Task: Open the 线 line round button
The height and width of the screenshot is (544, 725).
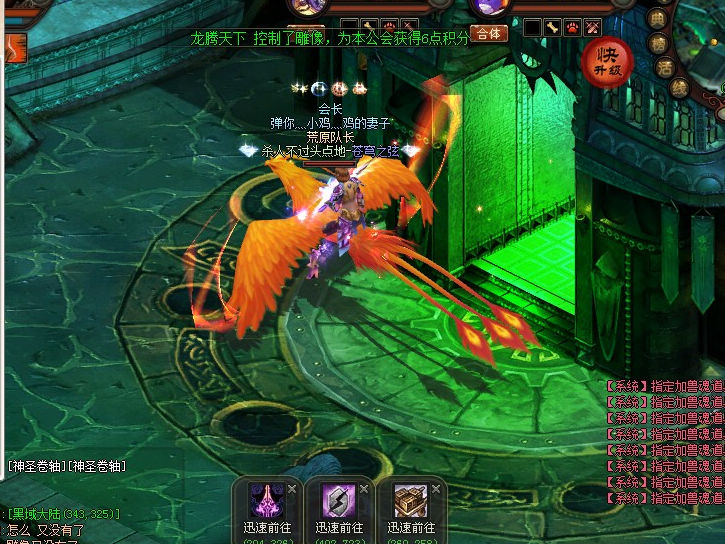Action: click(x=680, y=87)
